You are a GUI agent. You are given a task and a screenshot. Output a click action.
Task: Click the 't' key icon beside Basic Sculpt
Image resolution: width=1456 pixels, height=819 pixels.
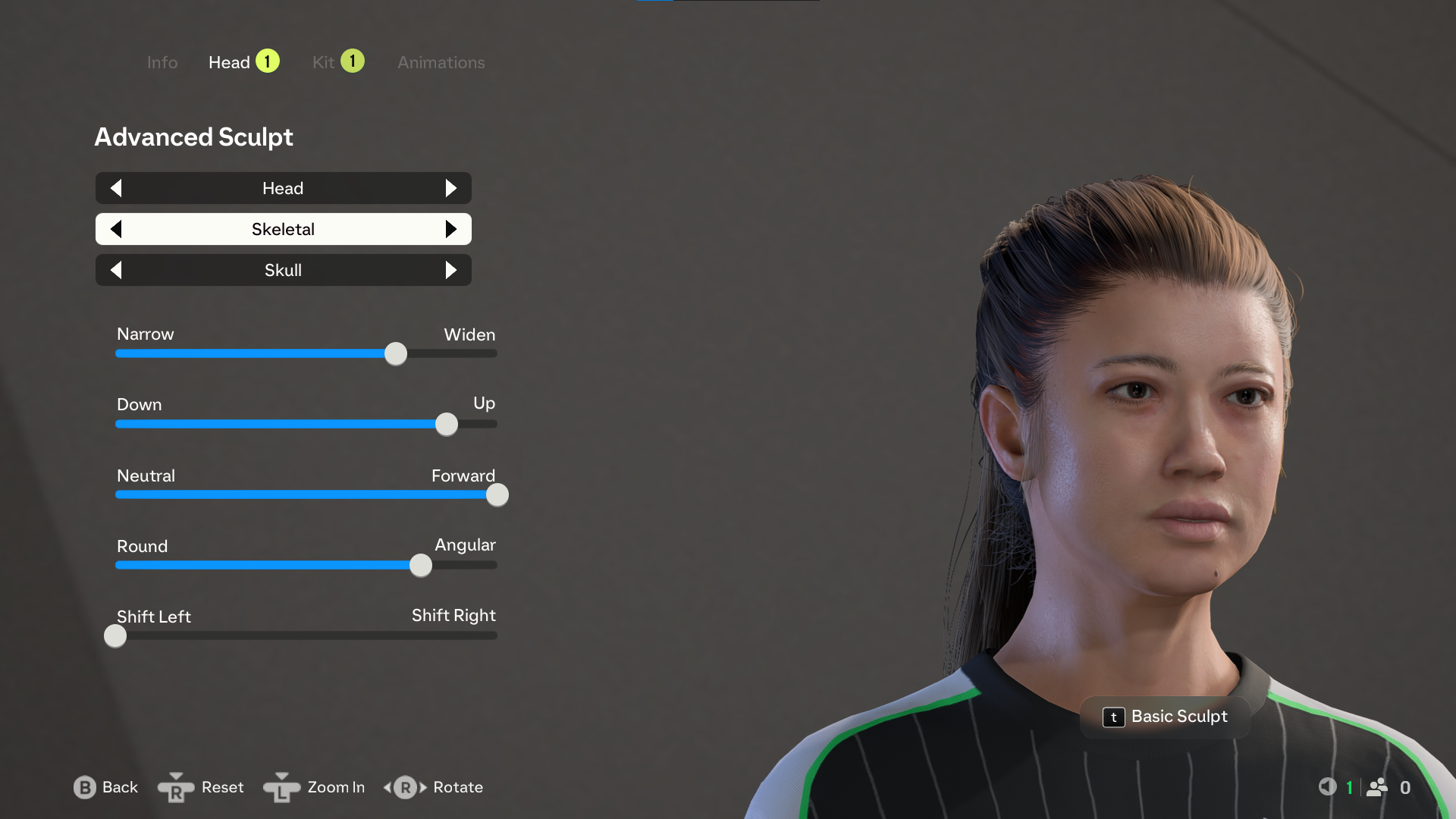(x=1113, y=717)
